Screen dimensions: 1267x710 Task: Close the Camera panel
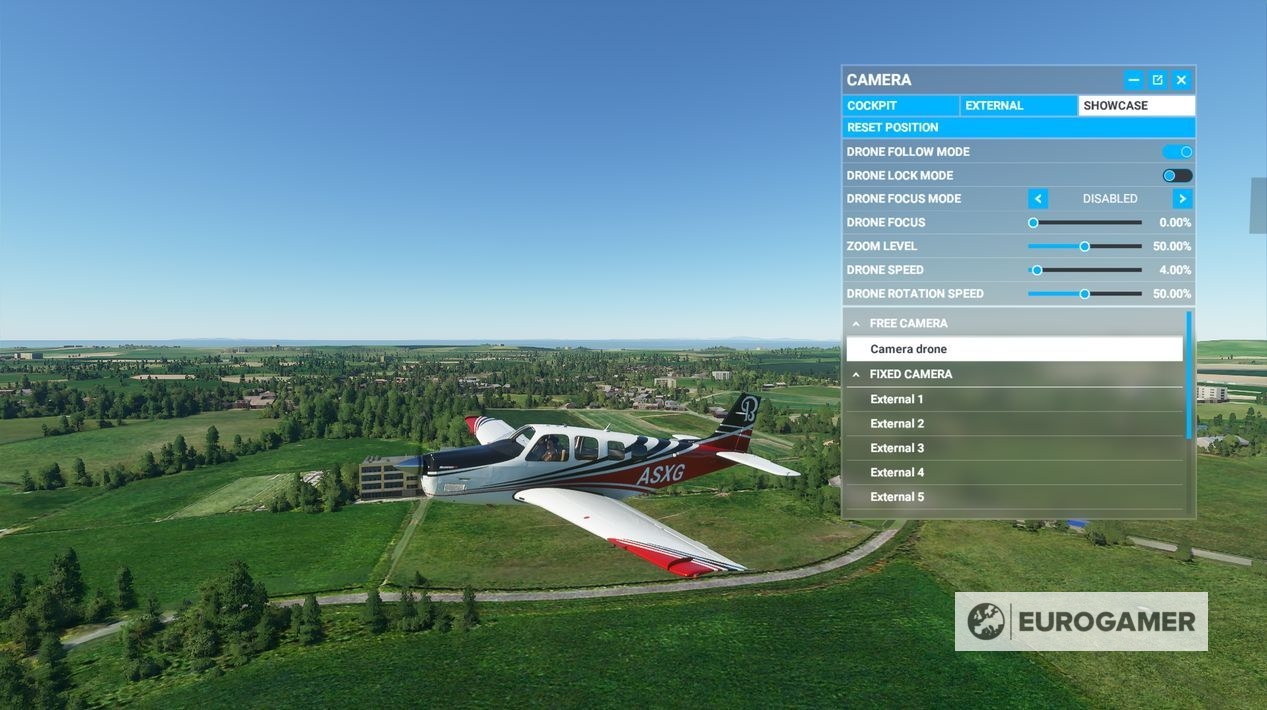pyautogui.click(x=1181, y=80)
